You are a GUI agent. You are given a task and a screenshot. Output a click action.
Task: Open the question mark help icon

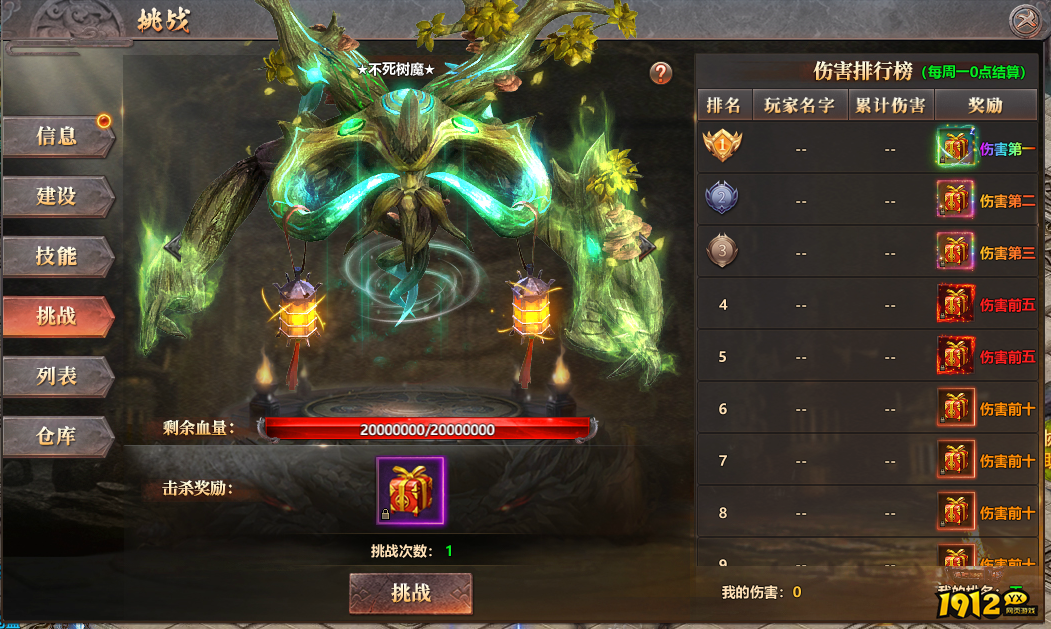(x=660, y=73)
